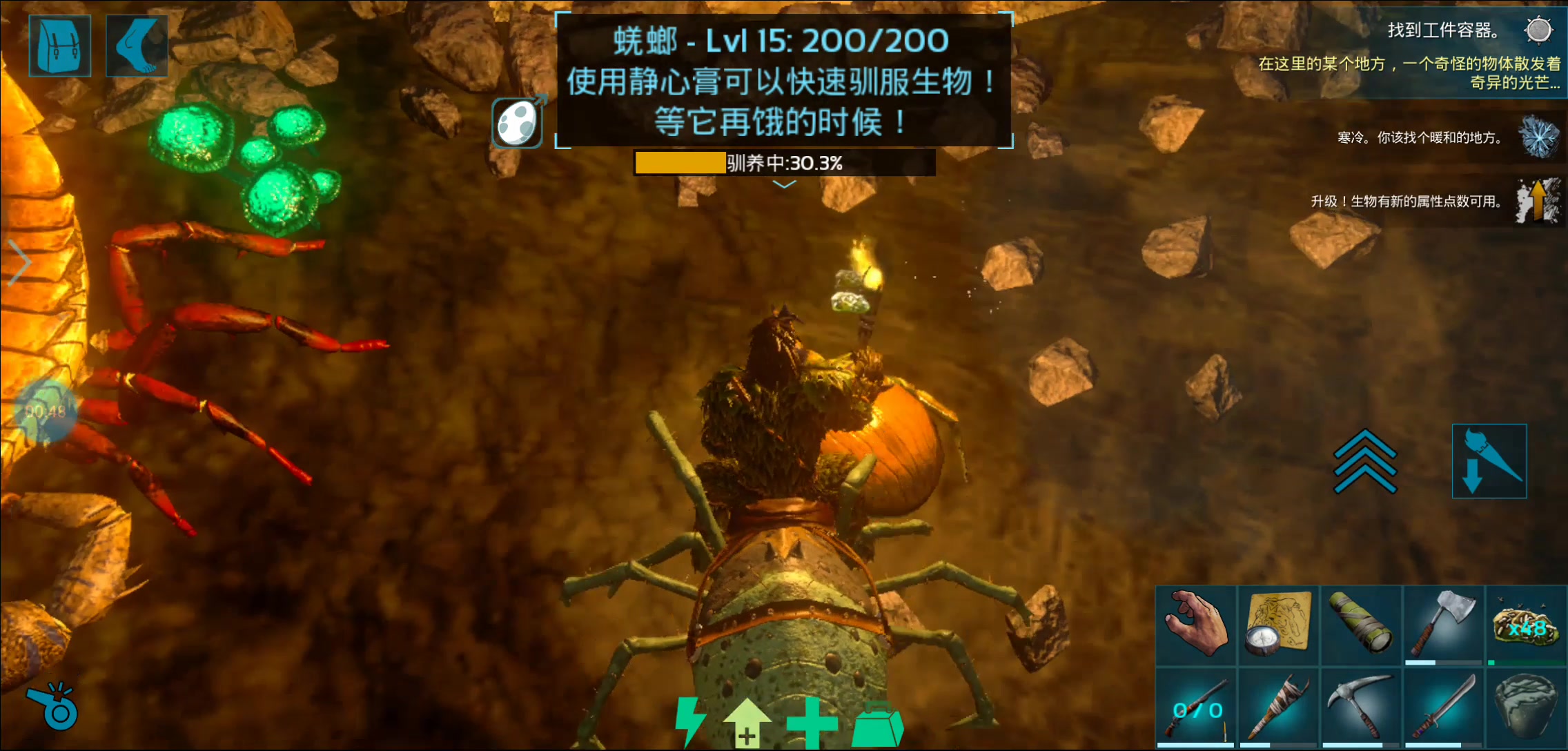
Task: Open the inventory backpack icon
Action: [x=59, y=46]
